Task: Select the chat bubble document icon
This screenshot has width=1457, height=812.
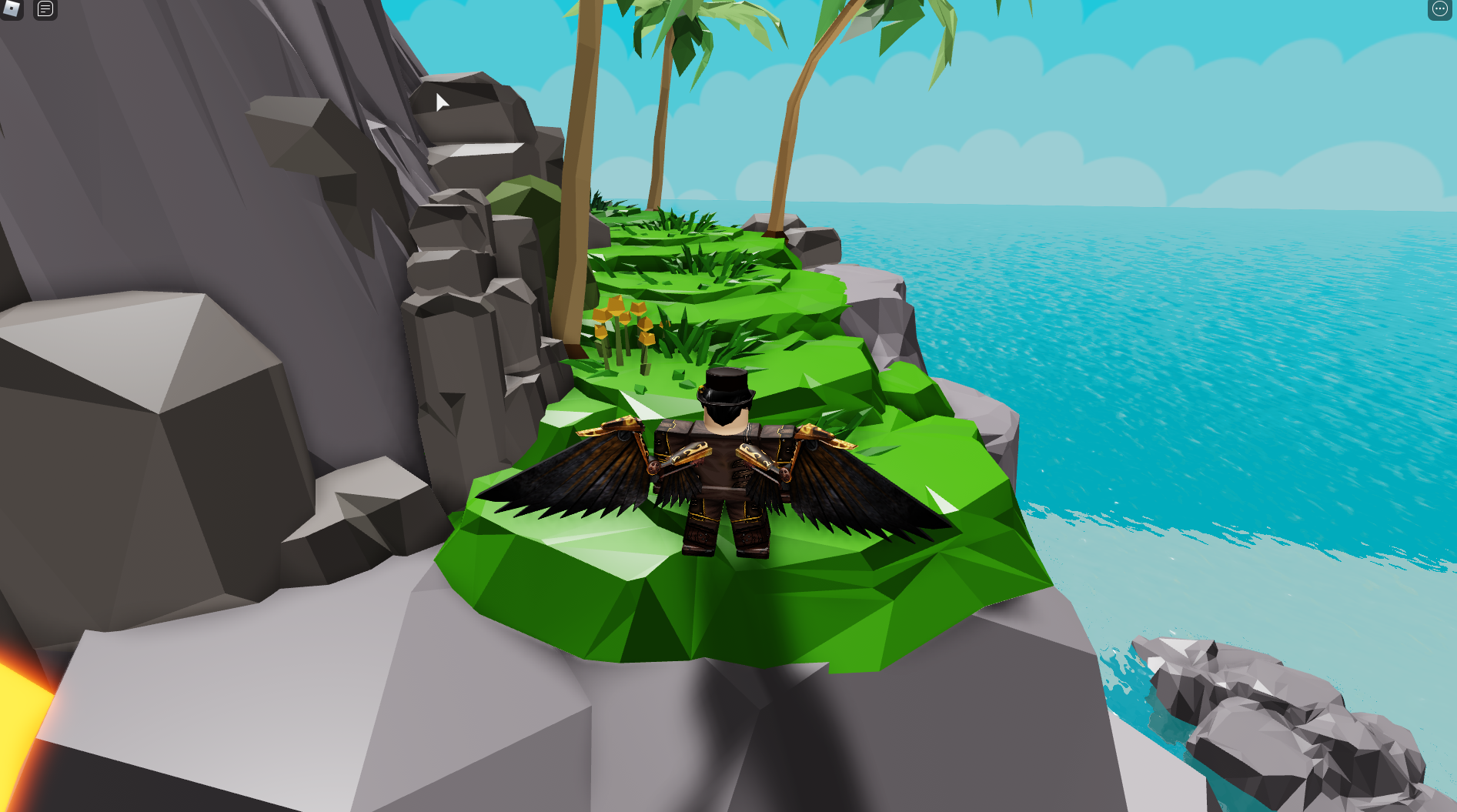Action: point(44,10)
